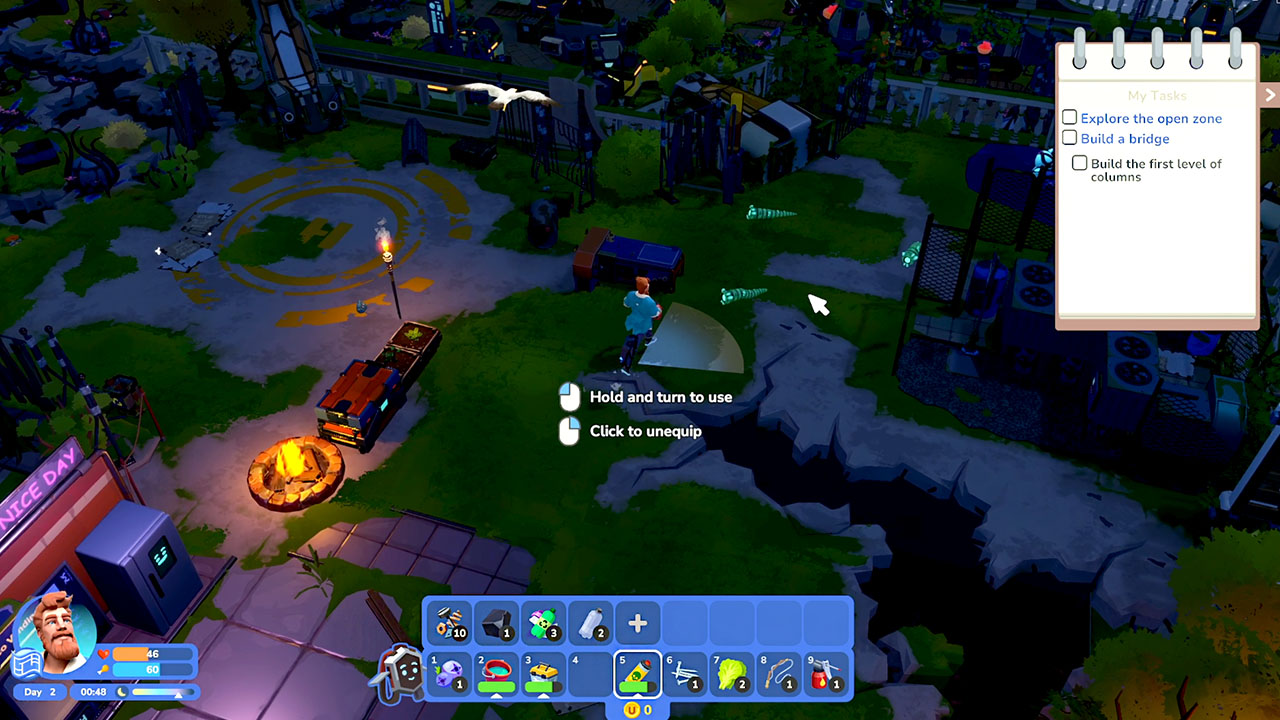The width and height of the screenshot is (1280, 720).
Task: Select the nails in hotbar slot 6
Action: (684, 673)
